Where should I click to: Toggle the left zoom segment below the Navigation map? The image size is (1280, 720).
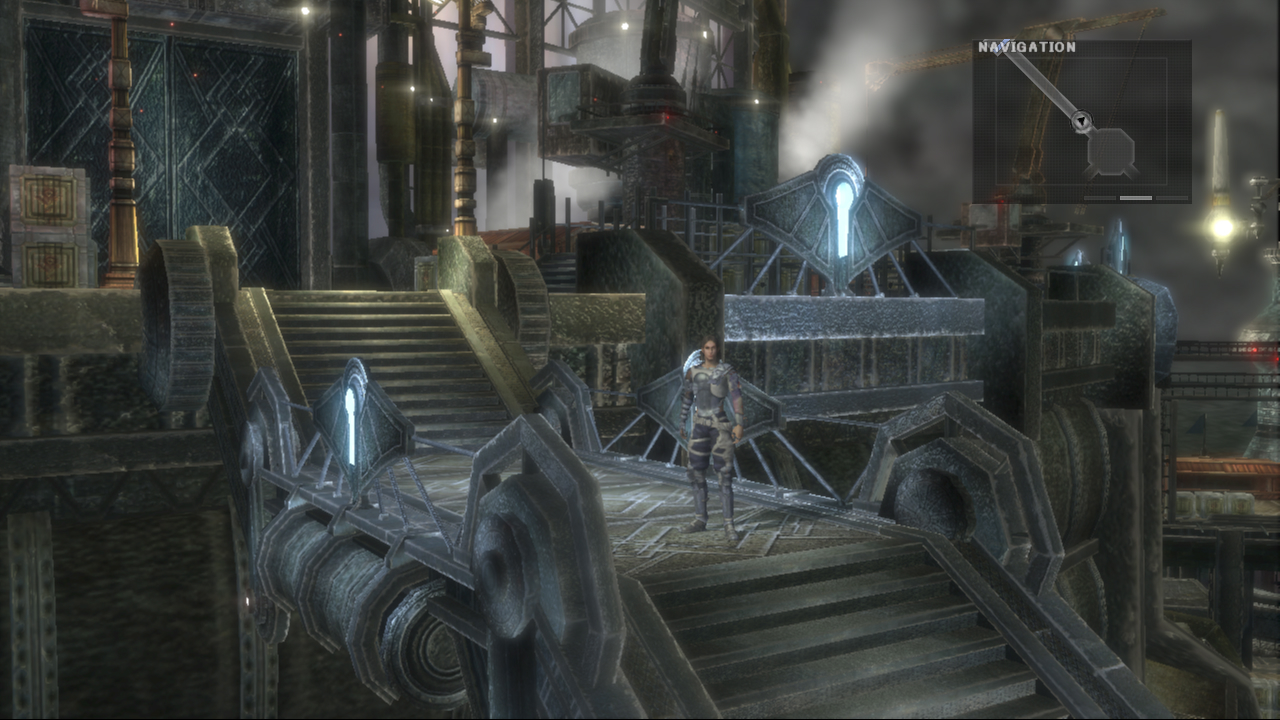pyautogui.click(x=1100, y=198)
